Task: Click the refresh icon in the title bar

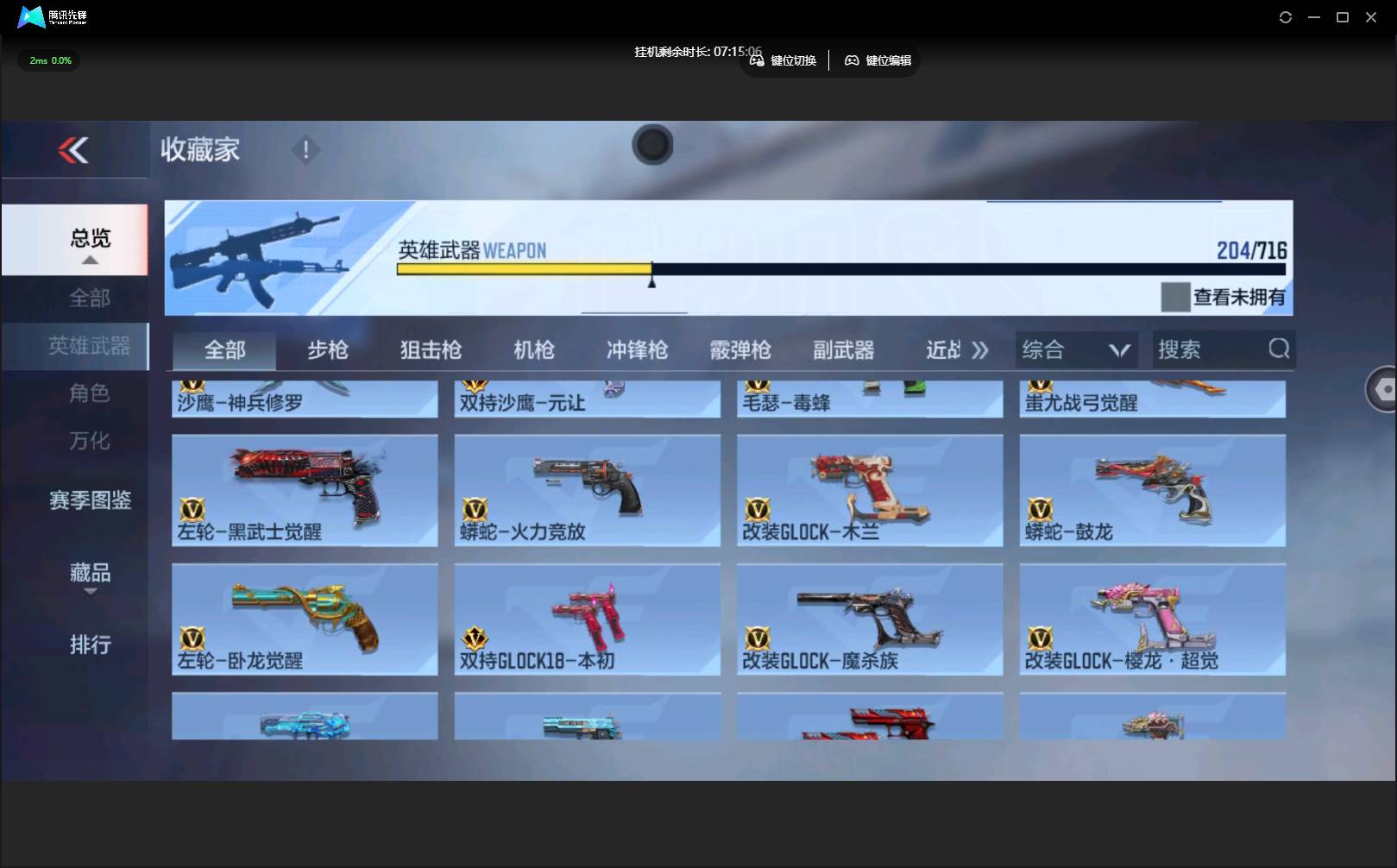Action: (1285, 16)
